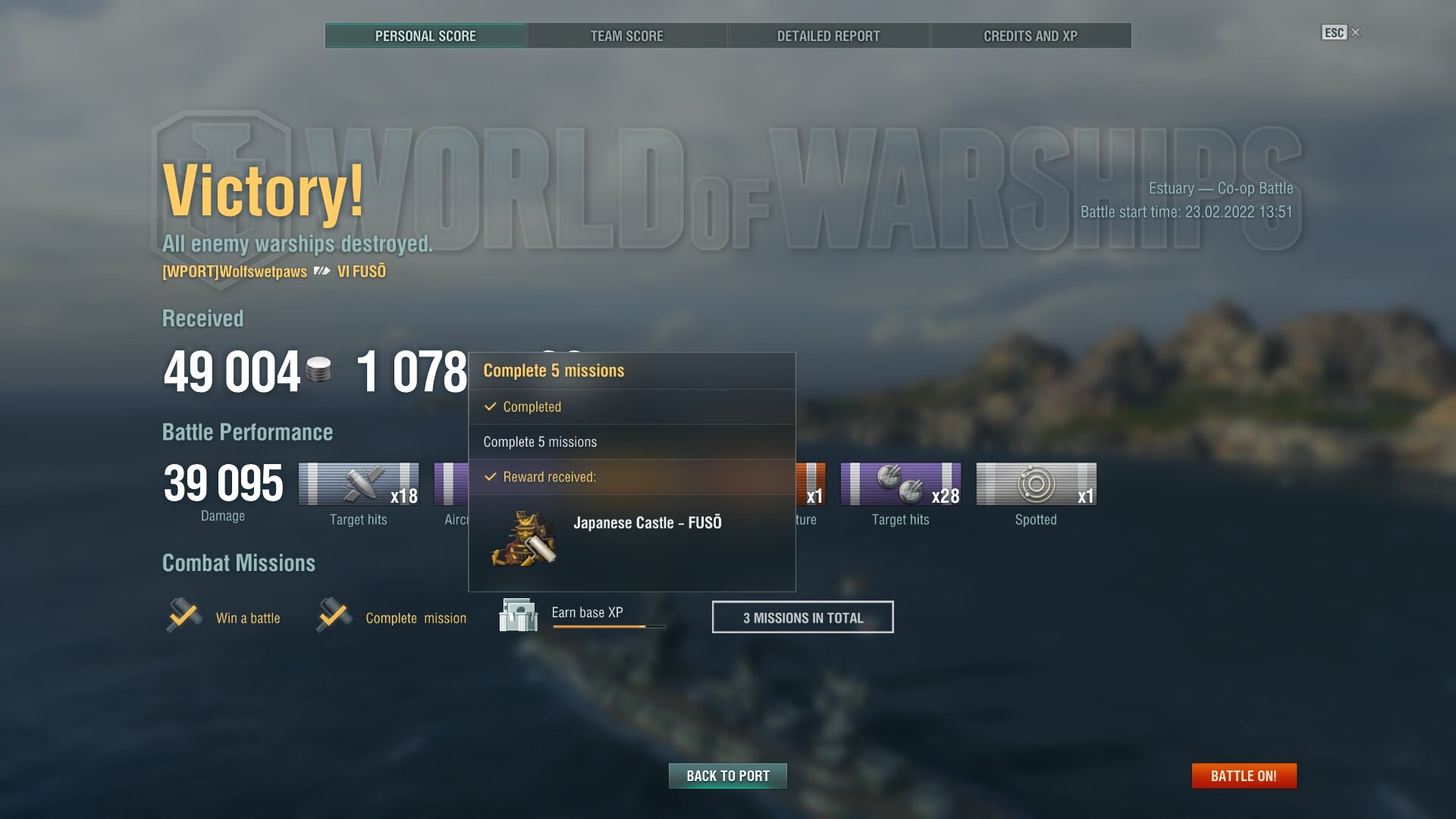Close the results screen with ESC X
This screenshot has width=1456, height=819.
1341,33
